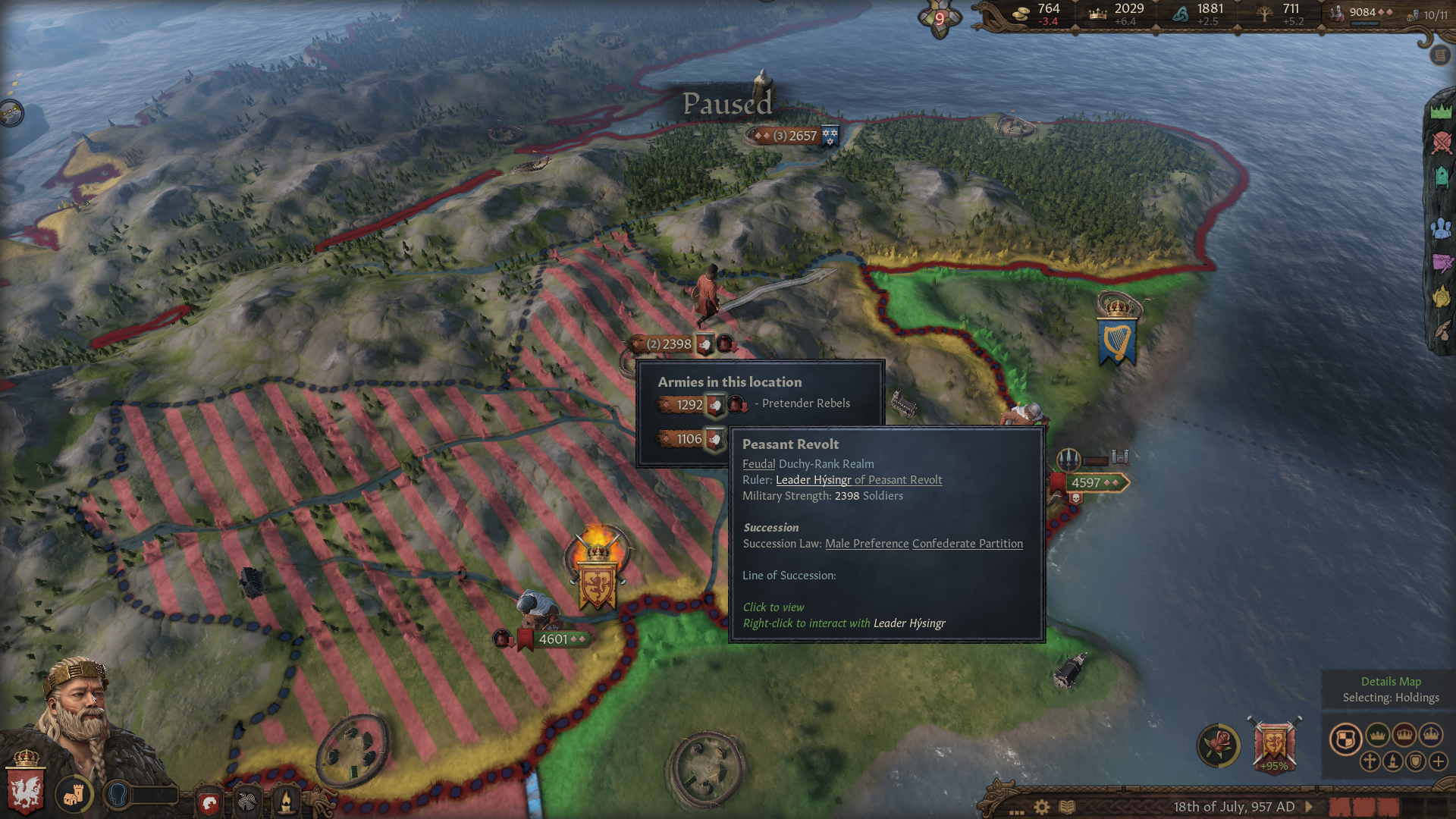The height and width of the screenshot is (819, 1456).
Task: Click the Leader Hýsingr of Peasant Revolt link
Action: tap(858, 479)
